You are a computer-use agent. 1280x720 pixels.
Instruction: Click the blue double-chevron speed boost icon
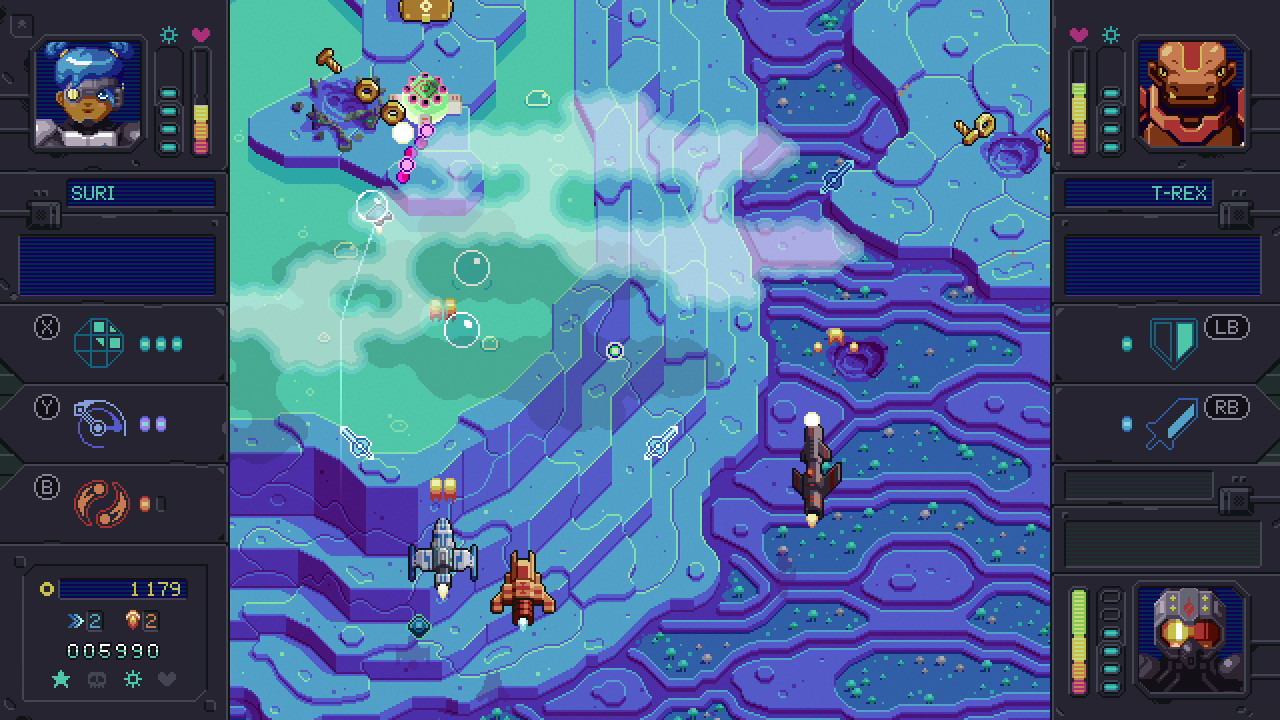tap(73, 620)
